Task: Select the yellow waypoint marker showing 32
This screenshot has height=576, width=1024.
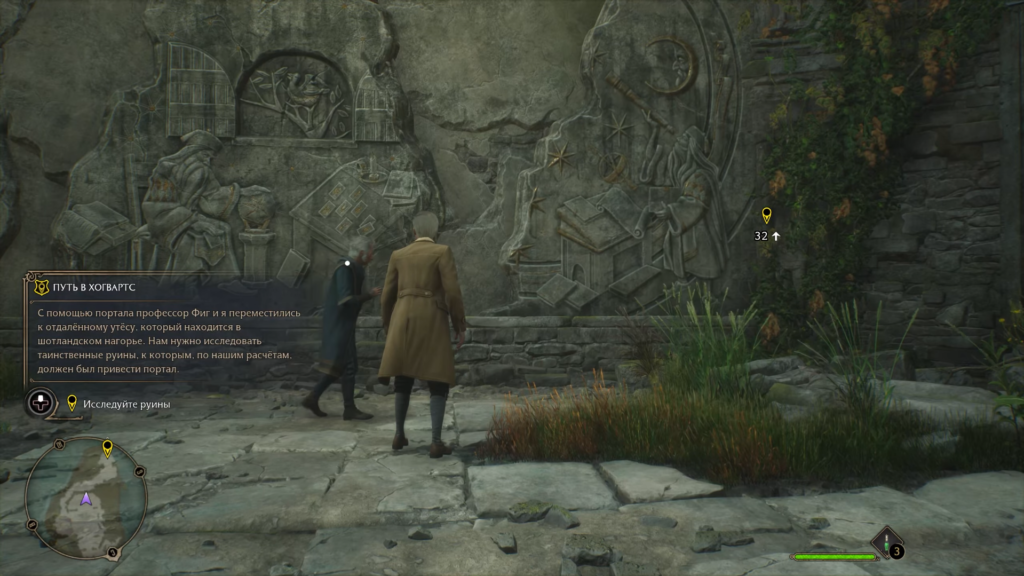Action: (x=767, y=216)
